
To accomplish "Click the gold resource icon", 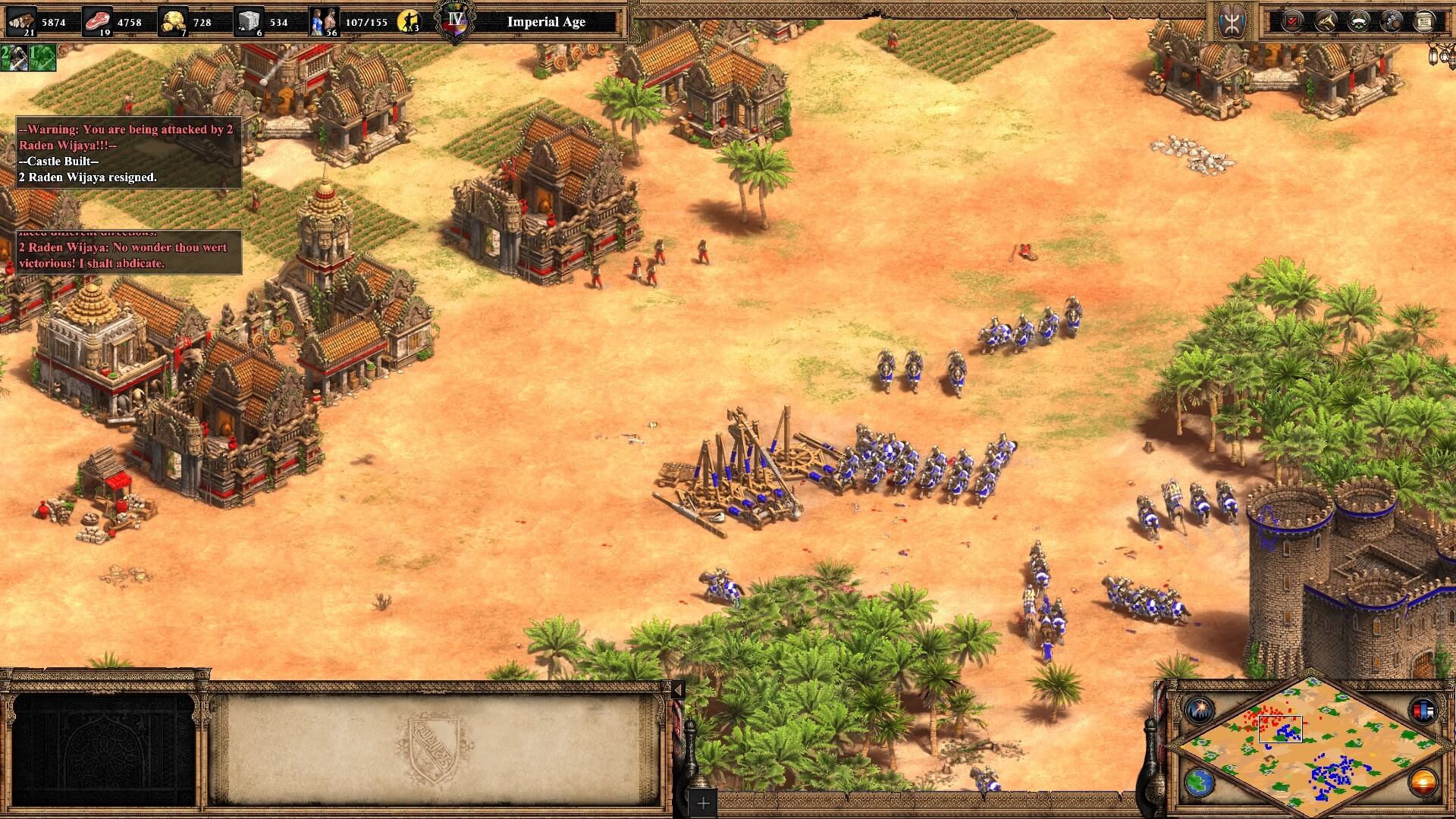I will 174,21.
